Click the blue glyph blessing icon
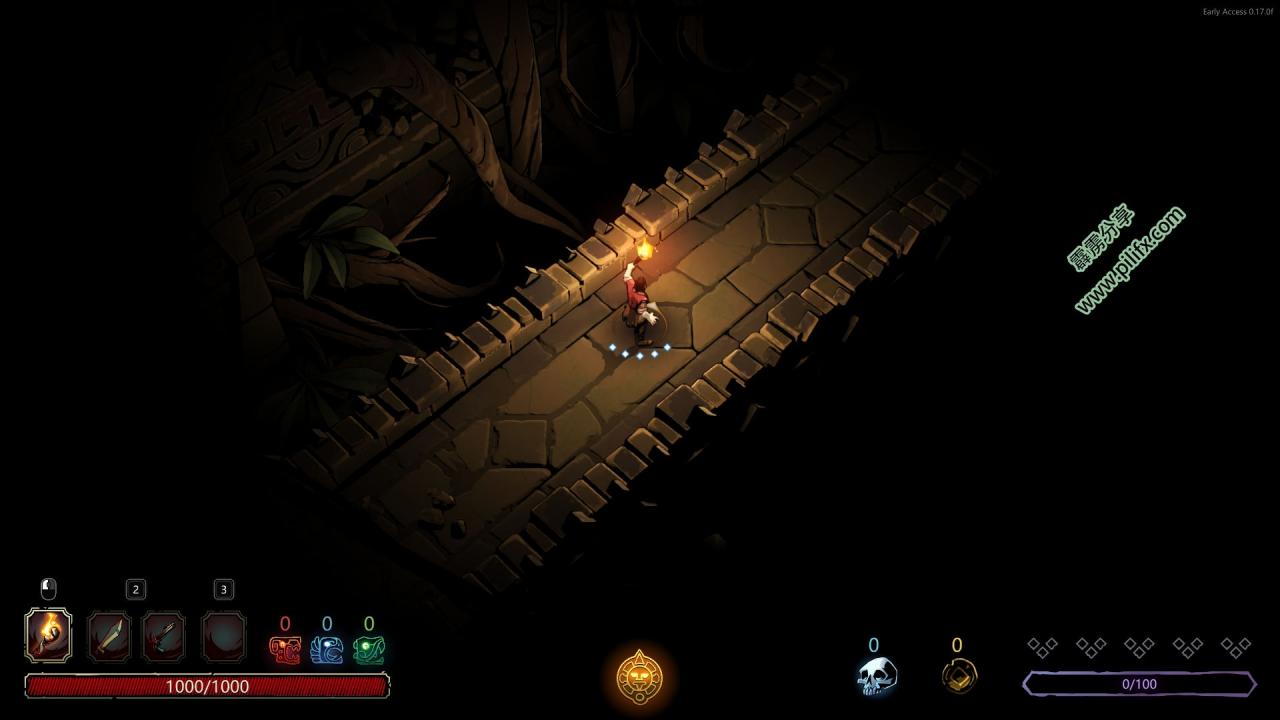This screenshot has height=720, width=1280. tap(327, 650)
